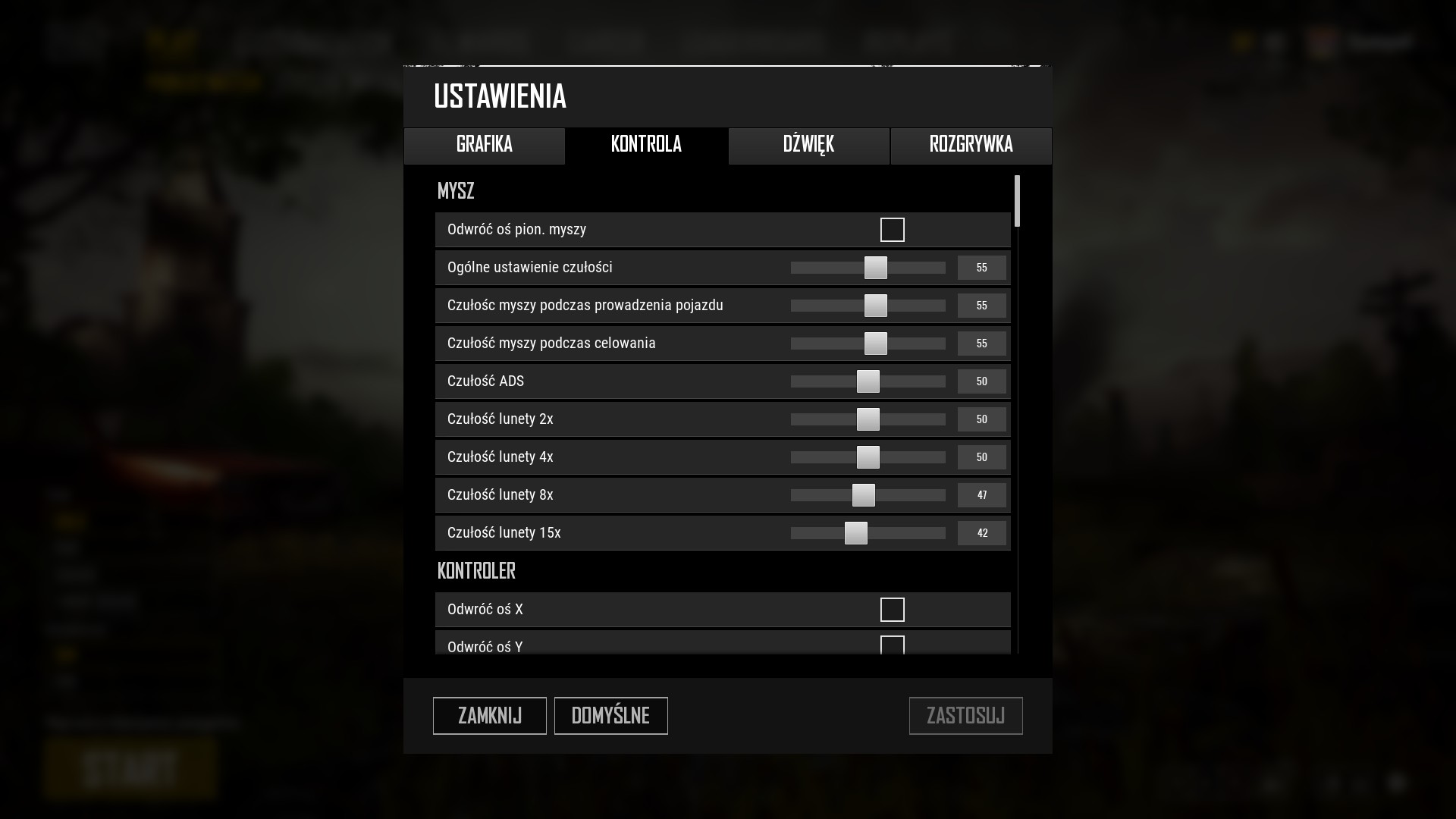1456x819 pixels.
Task: Enable the Odwróć oś X checkbox
Action: pos(892,610)
